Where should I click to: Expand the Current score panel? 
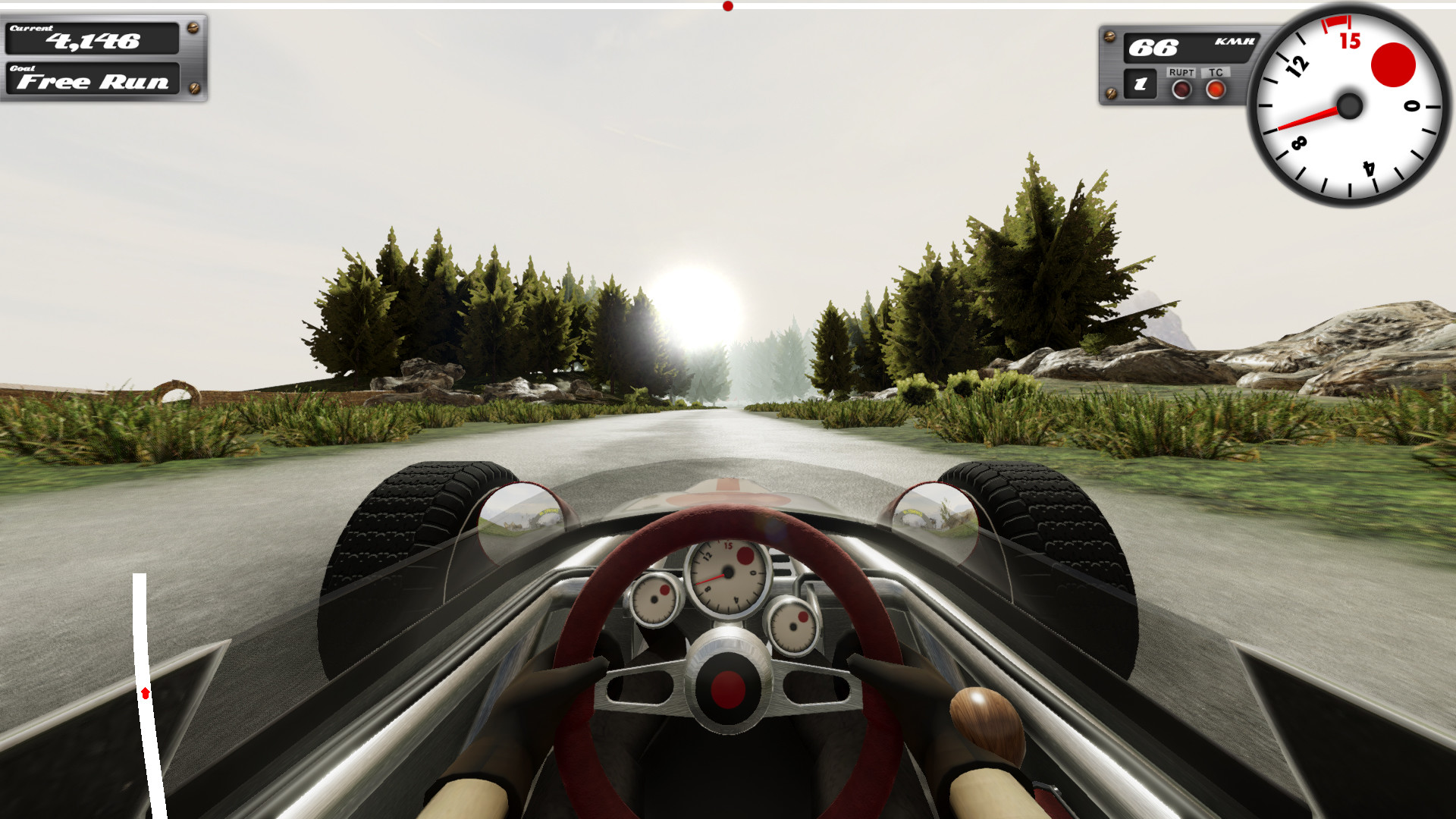pos(91,42)
